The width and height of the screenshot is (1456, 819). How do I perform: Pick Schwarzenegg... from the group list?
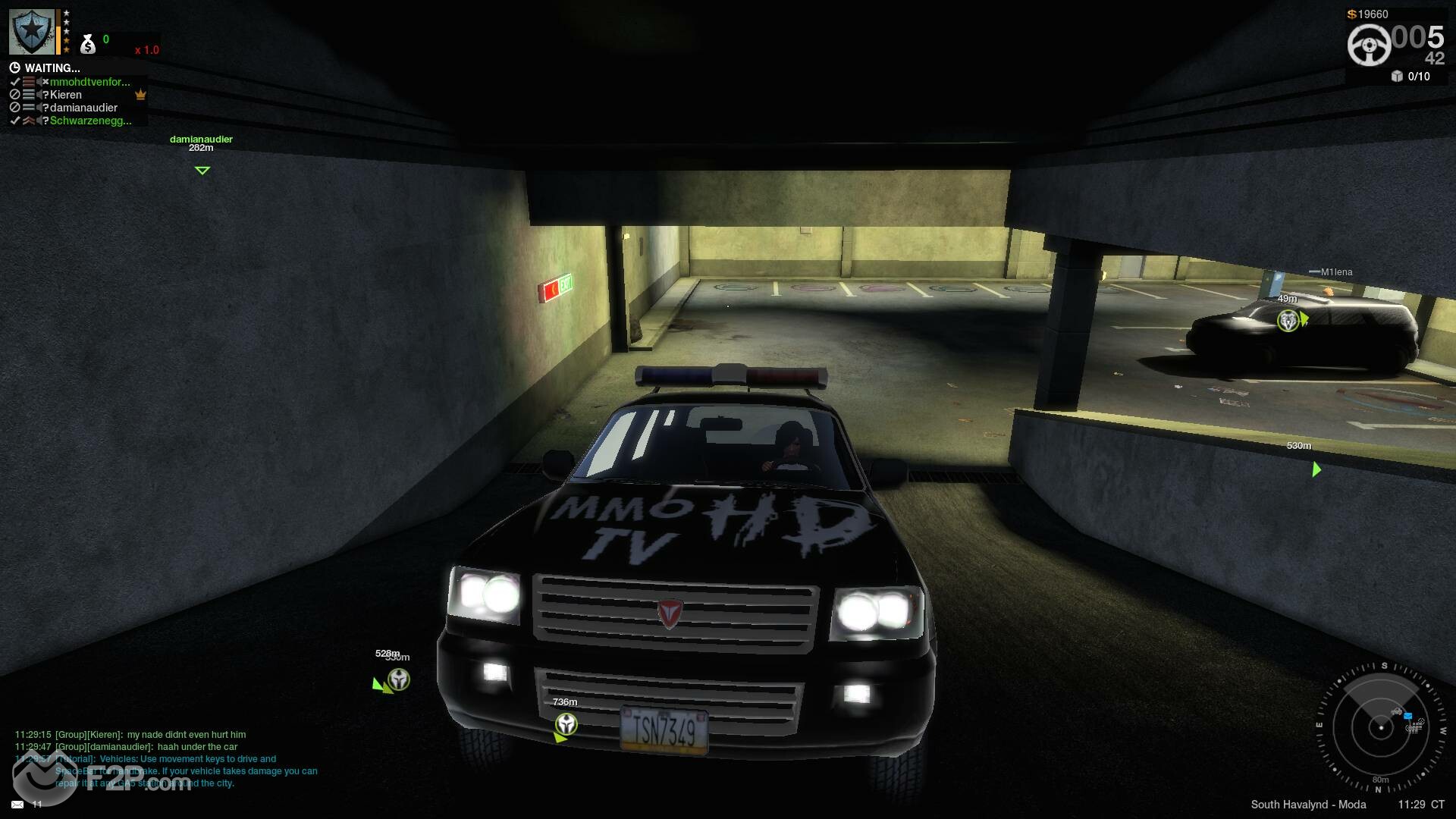tap(90, 121)
